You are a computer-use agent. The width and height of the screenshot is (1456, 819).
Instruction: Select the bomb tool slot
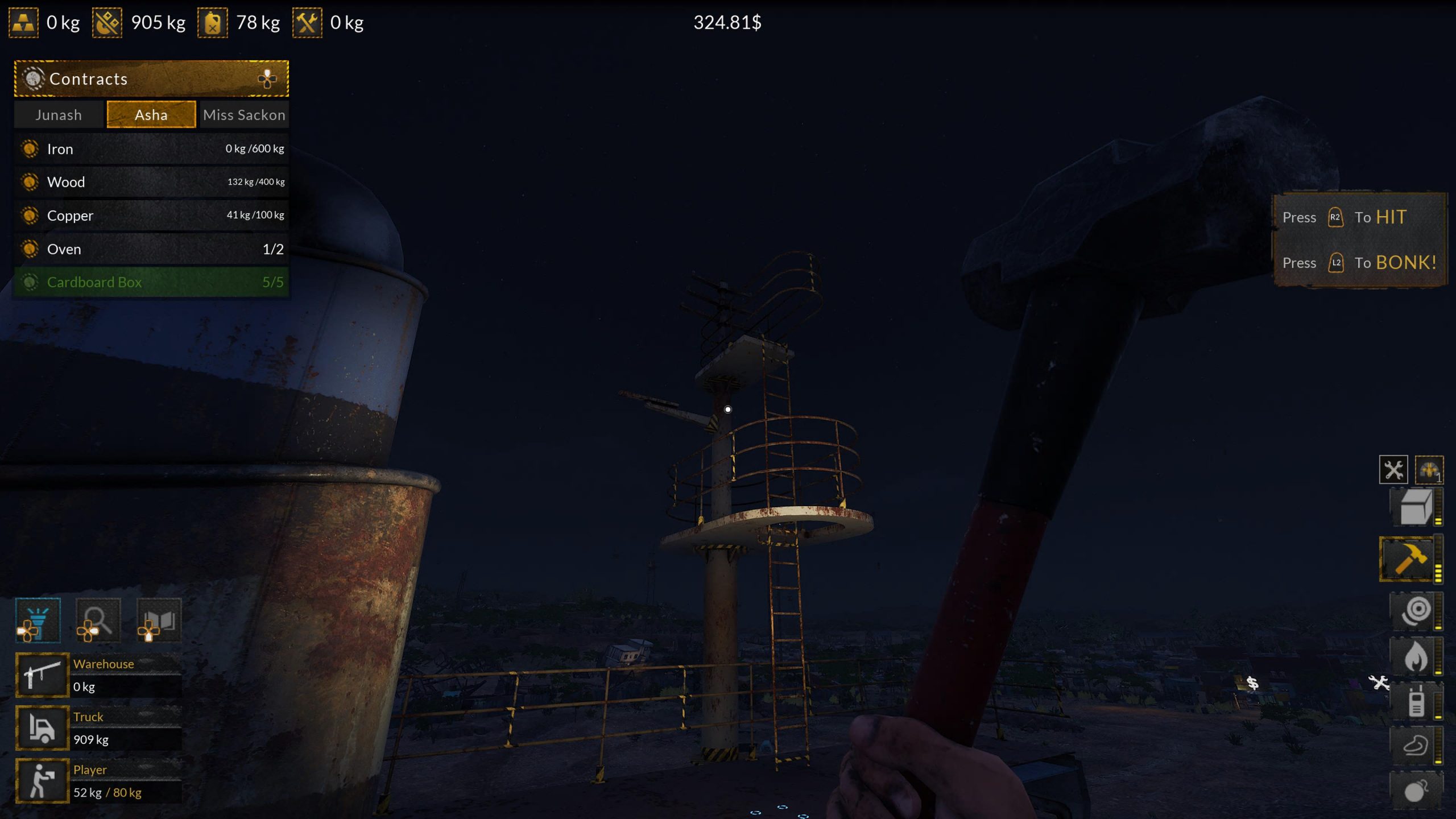(1415, 791)
